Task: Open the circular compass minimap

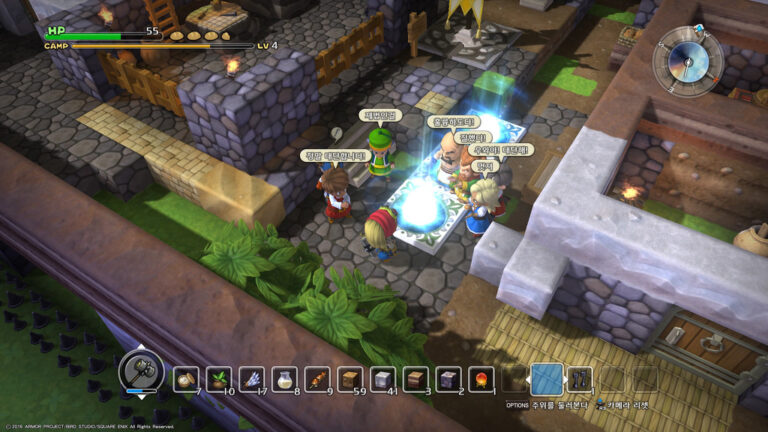Action: pos(687,60)
